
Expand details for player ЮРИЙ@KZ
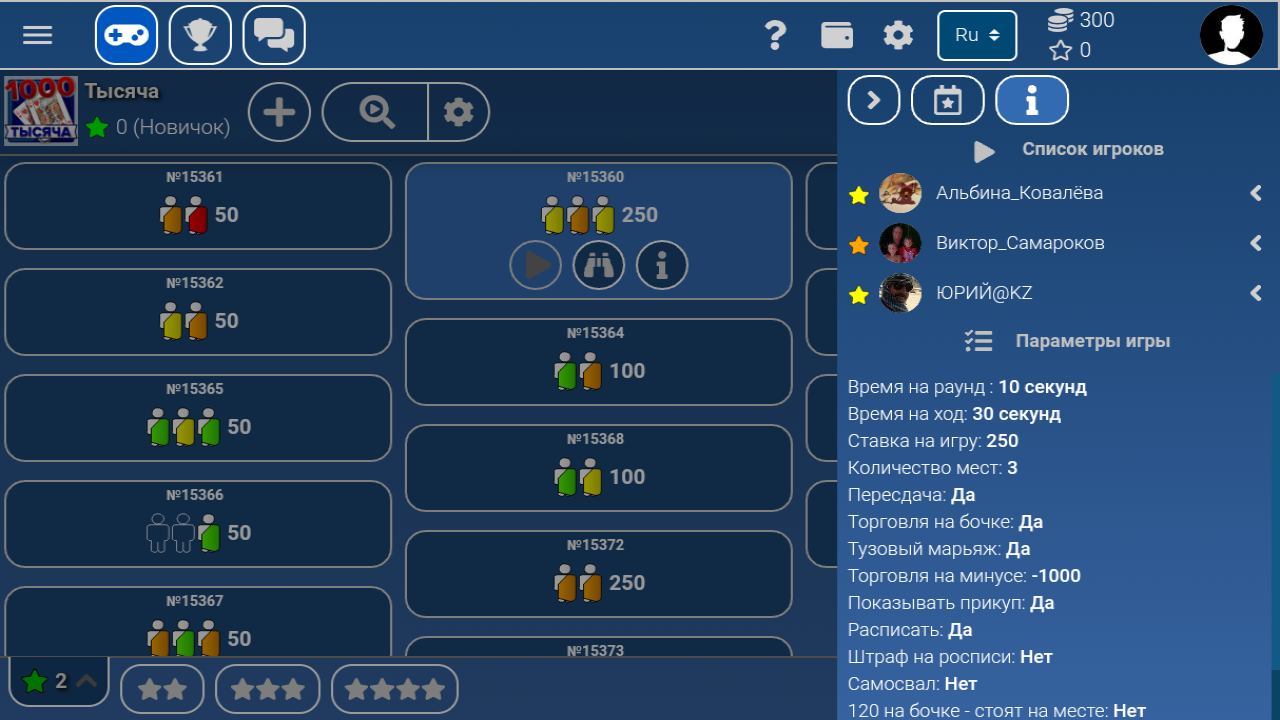[1256, 293]
